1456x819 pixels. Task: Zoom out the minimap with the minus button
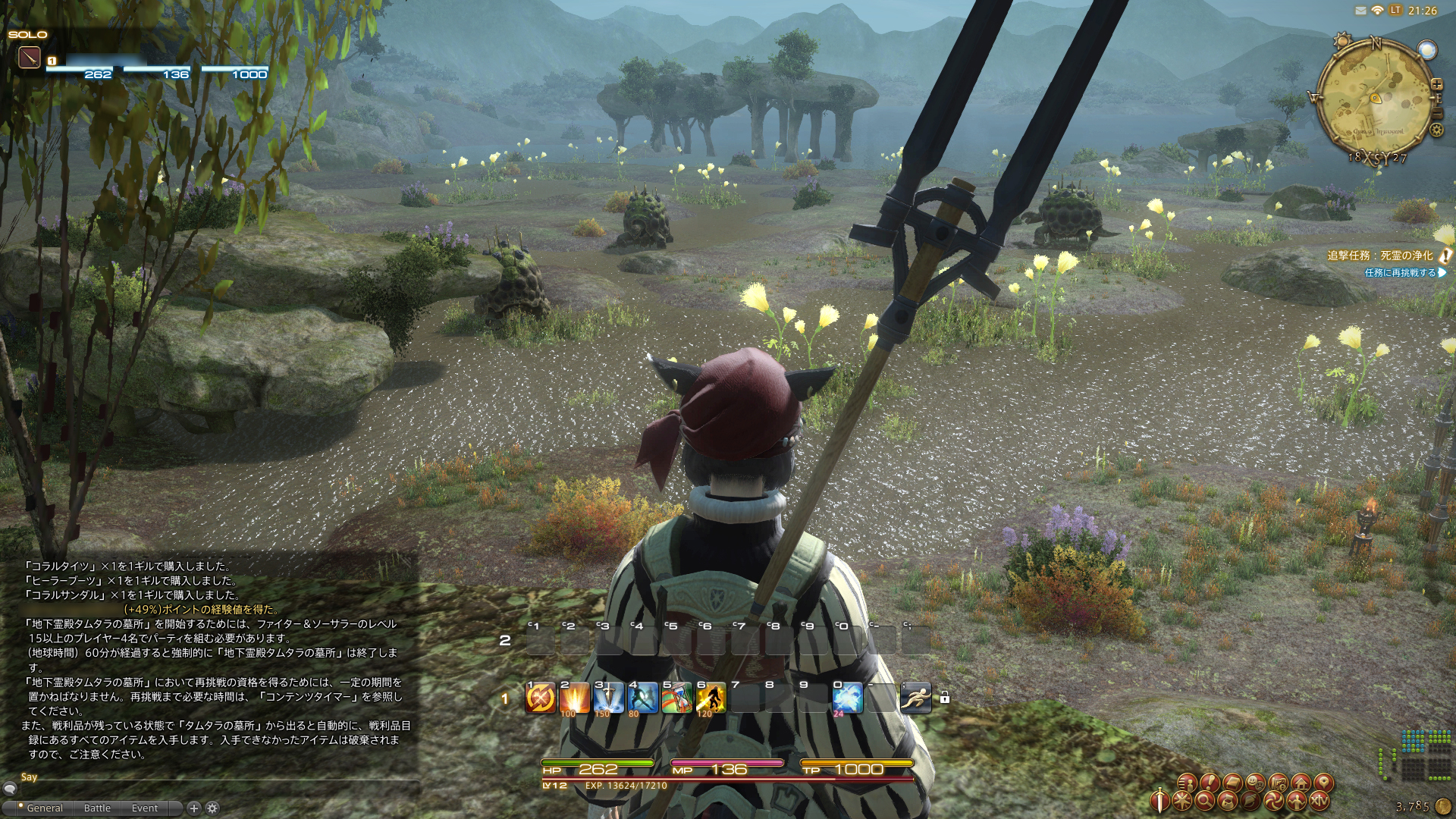pyautogui.click(x=1437, y=114)
